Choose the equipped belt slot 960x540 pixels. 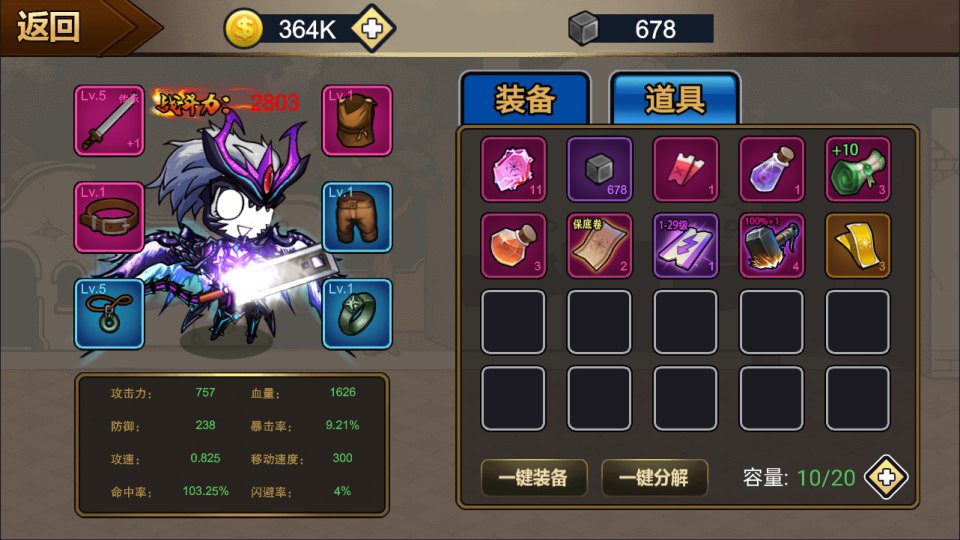coord(108,216)
